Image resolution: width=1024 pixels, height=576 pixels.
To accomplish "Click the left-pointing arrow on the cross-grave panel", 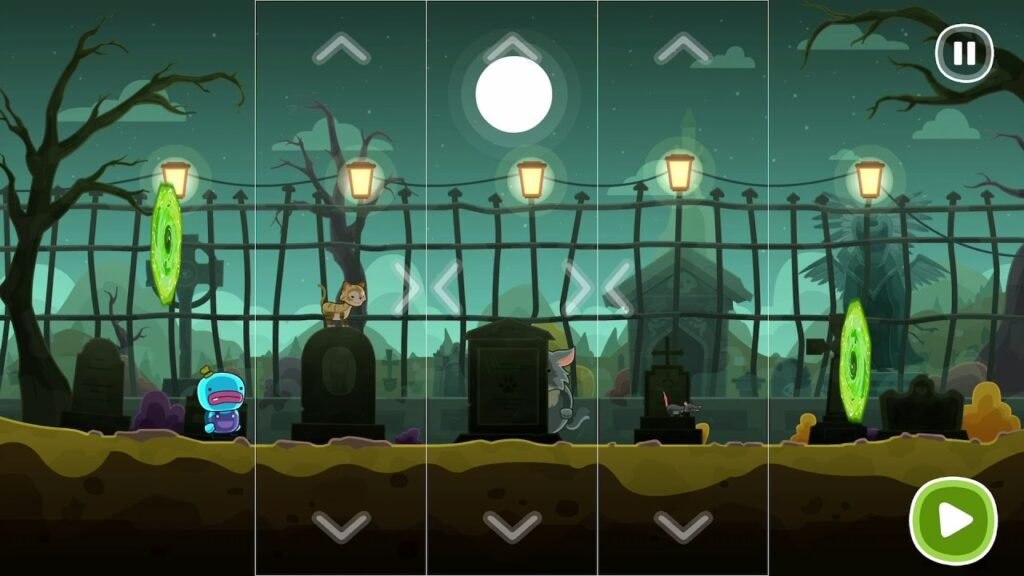I will point(618,288).
